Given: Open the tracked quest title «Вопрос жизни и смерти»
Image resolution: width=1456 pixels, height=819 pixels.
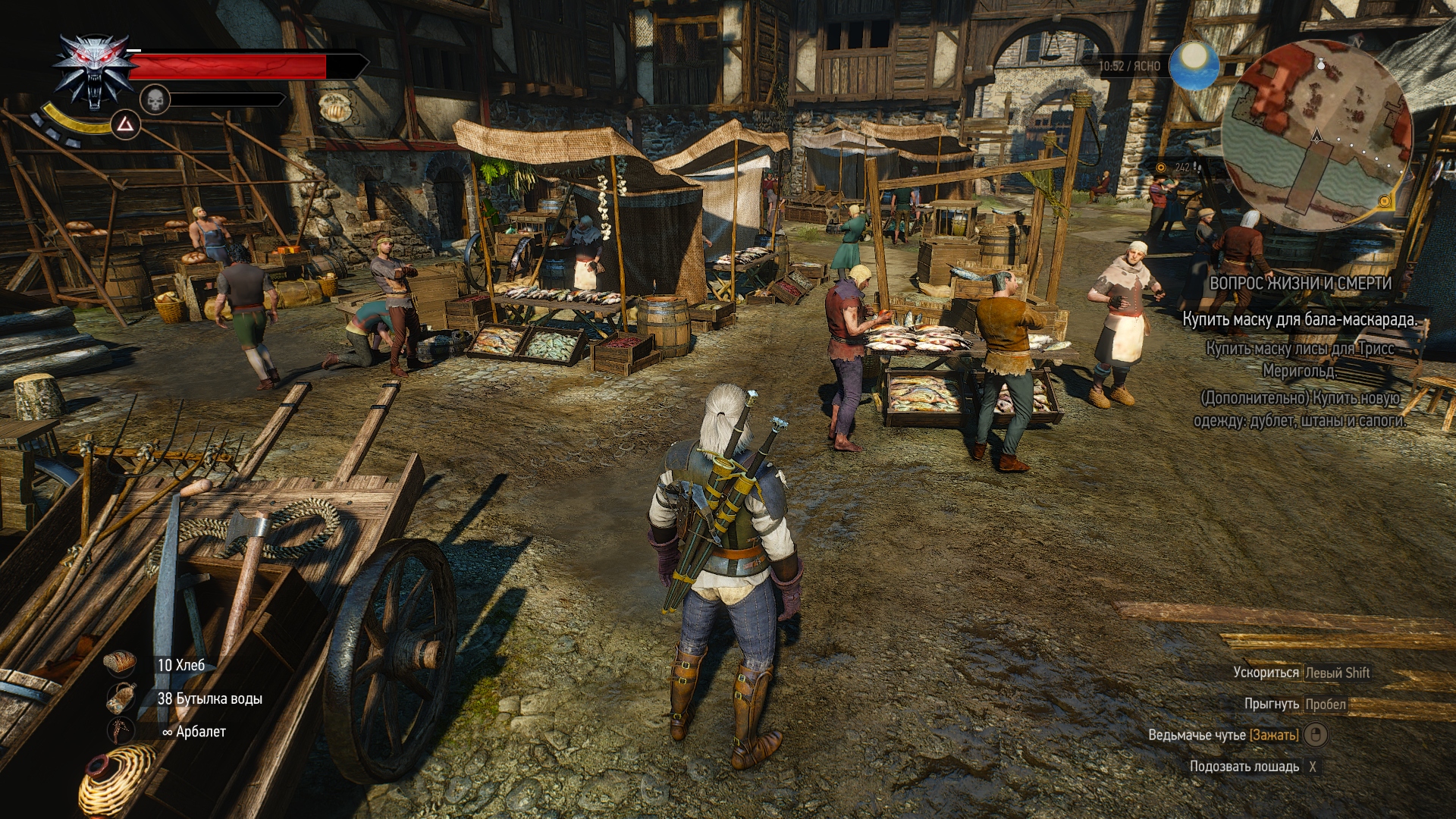Looking at the screenshot, I should tap(1300, 284).
